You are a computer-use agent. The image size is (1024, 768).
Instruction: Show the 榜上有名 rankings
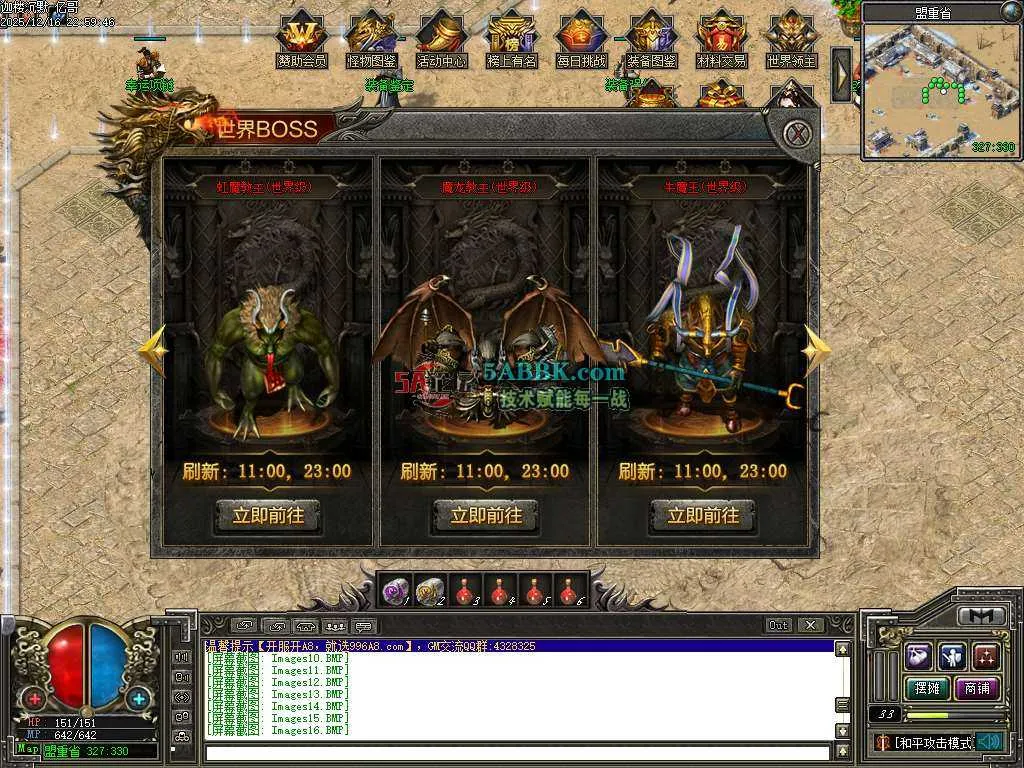pyautogui.click(x=511, y=38)
